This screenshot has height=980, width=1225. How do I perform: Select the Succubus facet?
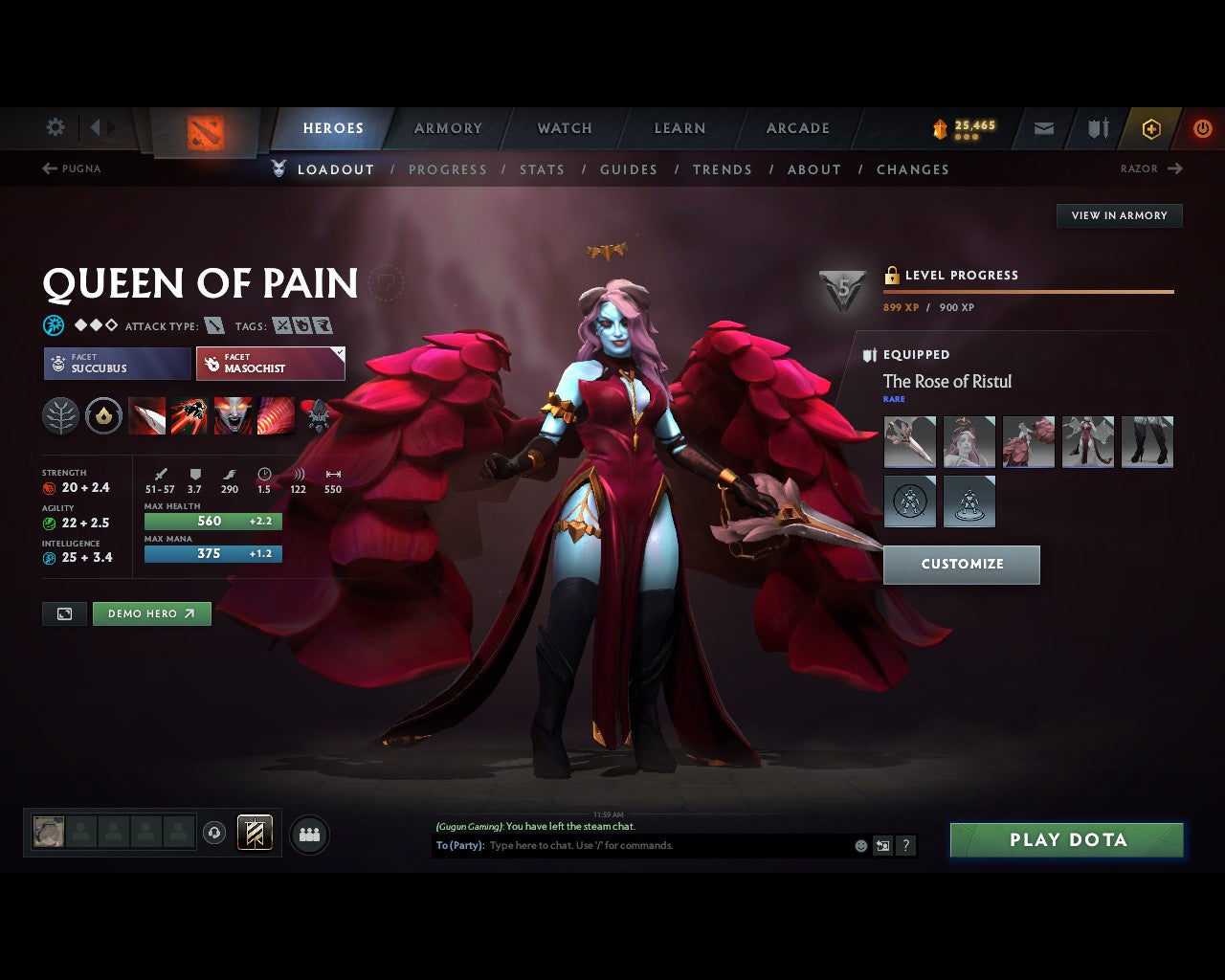tap(116, 364)
